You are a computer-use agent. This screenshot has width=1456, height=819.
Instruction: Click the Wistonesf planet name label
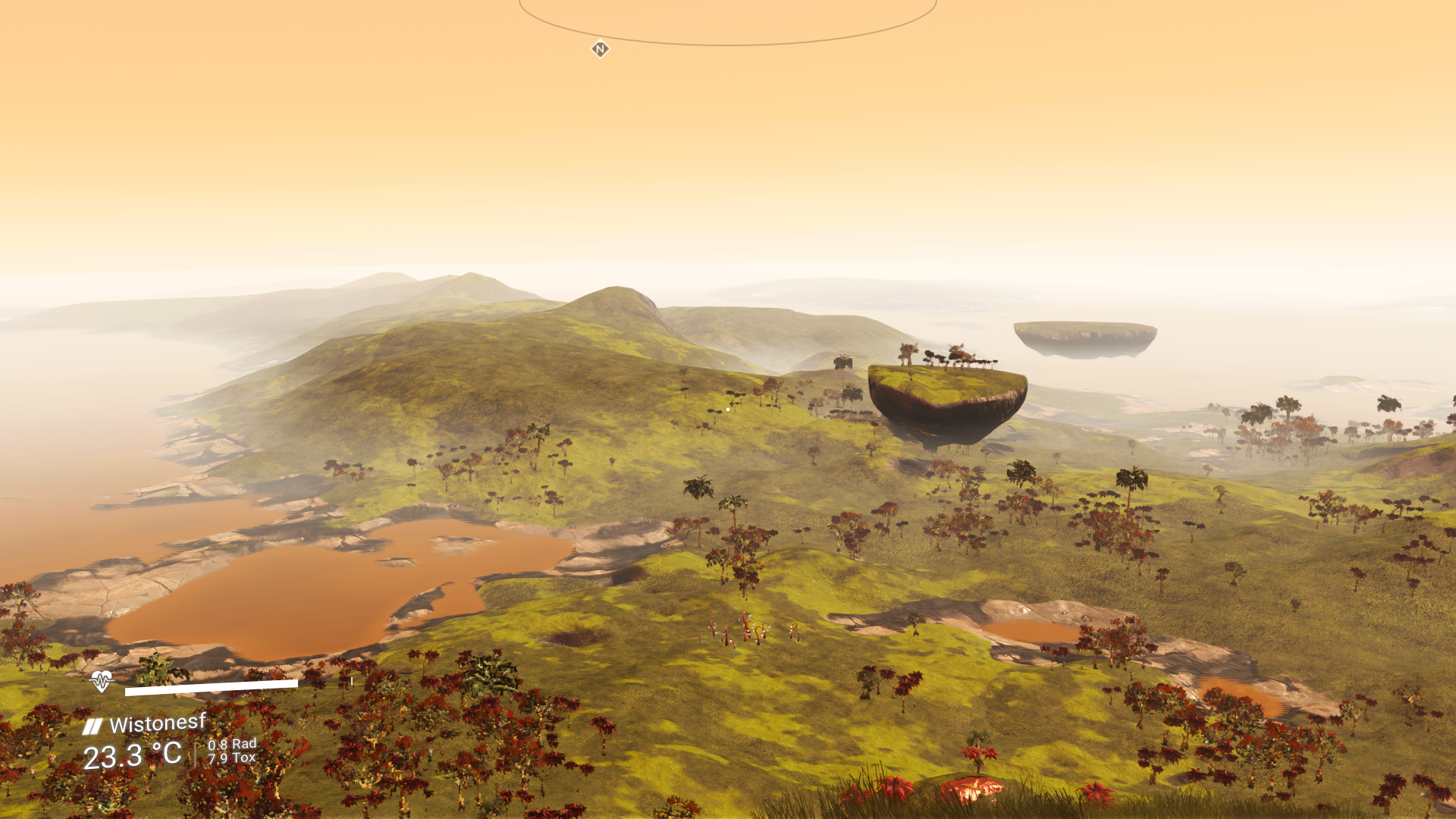pos(157,723)
